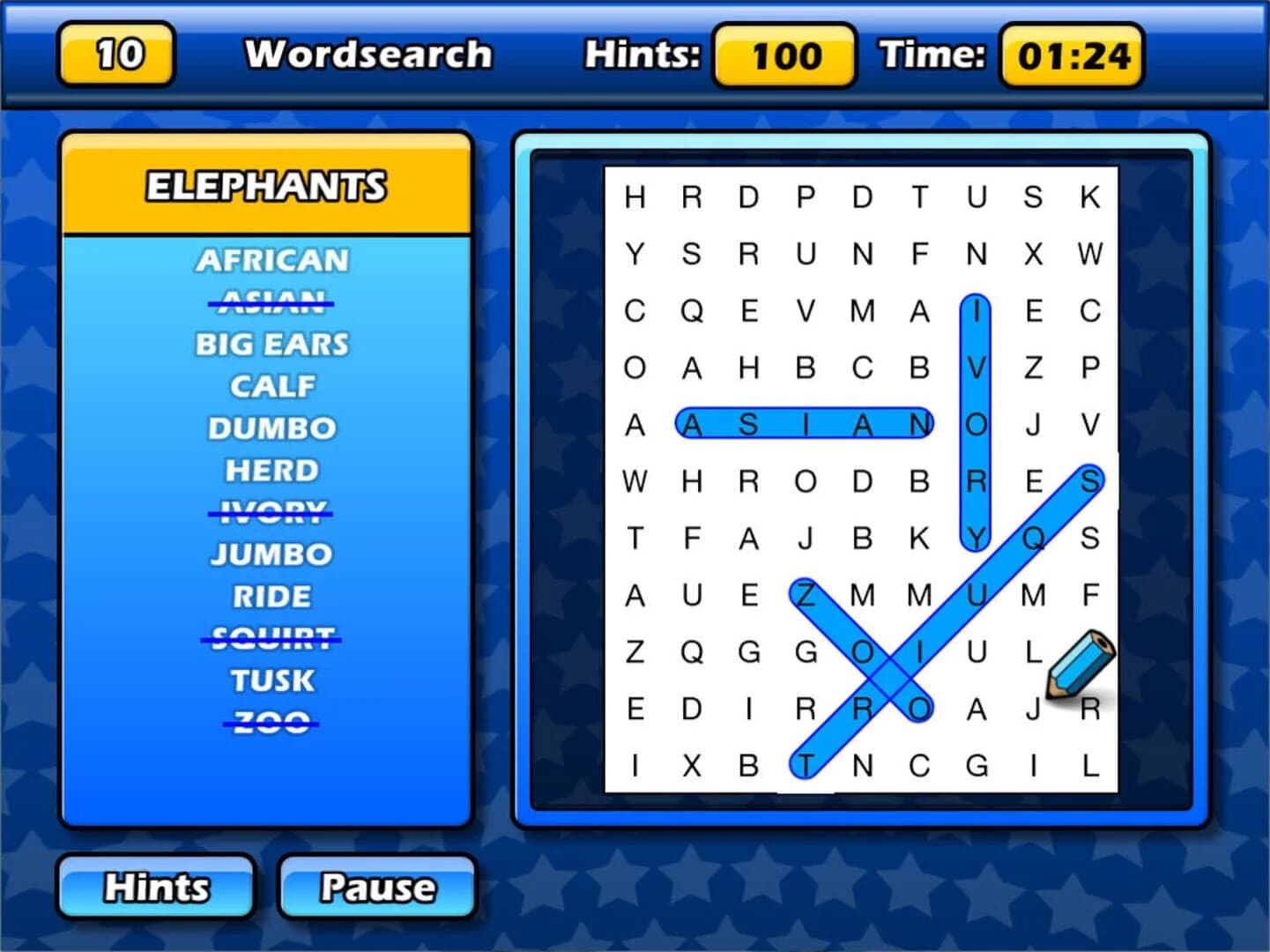The height and width of the screenshot is (952, 1270).
Task: Select CALF in the word list
Action: [x=271, y=385]
